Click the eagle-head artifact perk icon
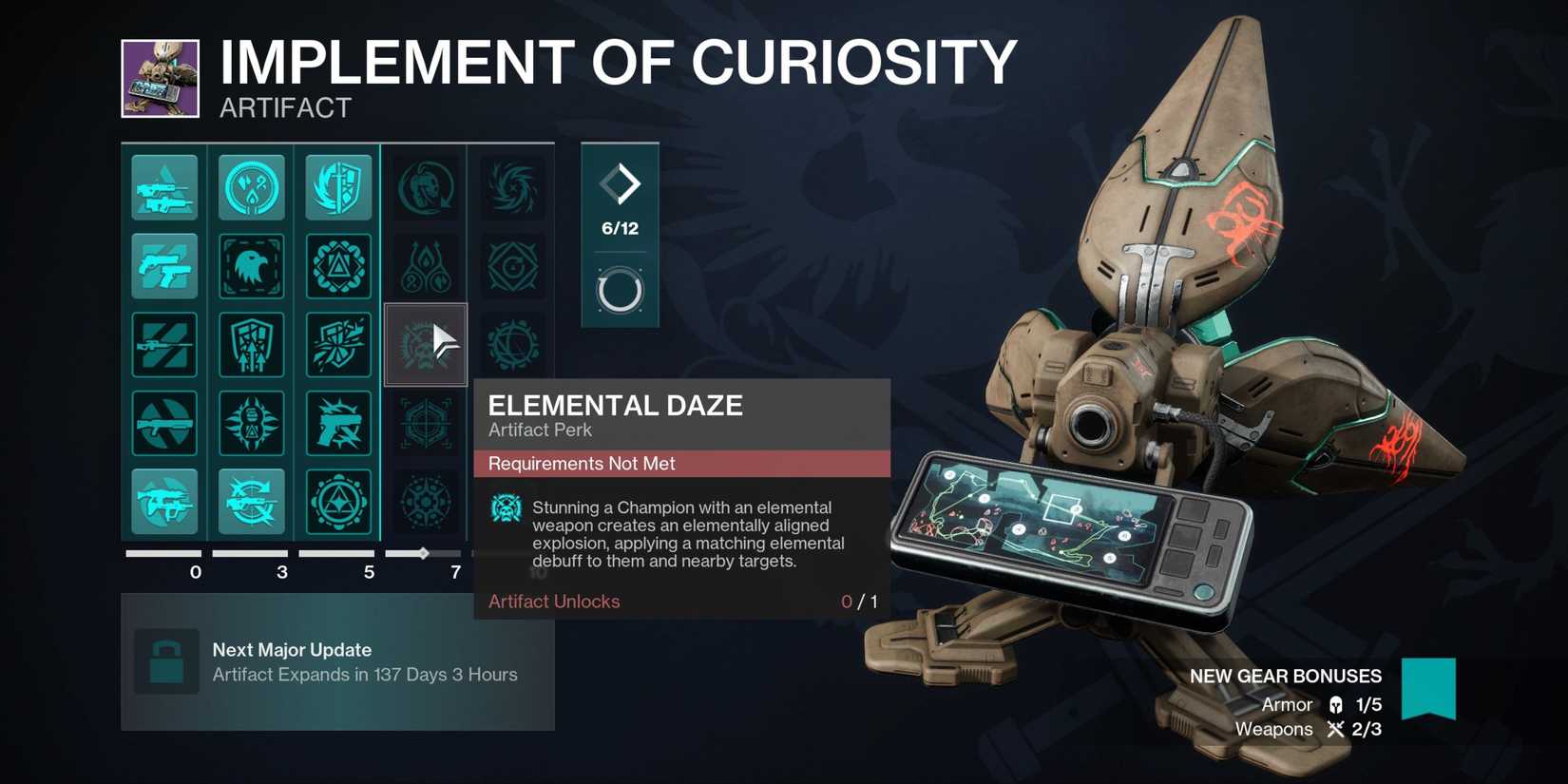 252,267
